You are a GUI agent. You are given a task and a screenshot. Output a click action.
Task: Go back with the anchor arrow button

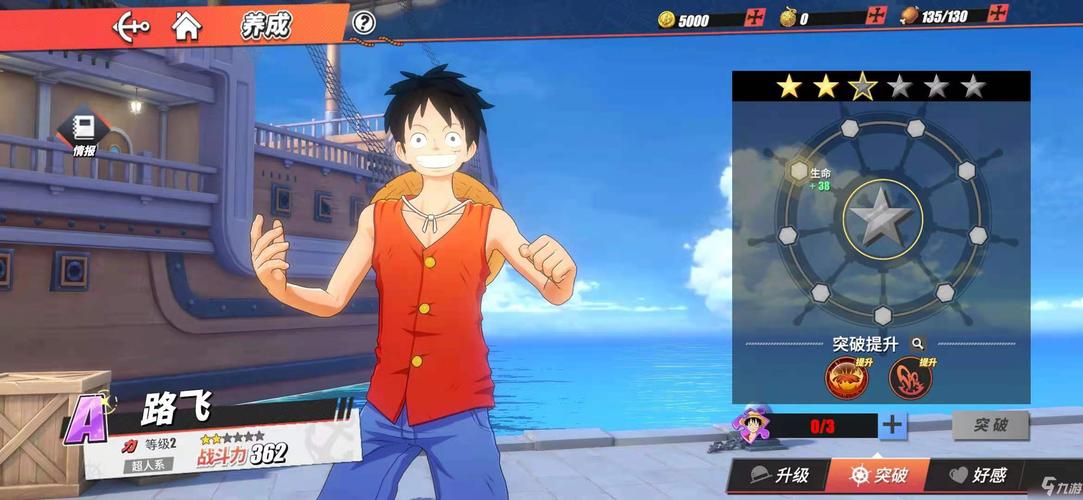pos(131,24)
